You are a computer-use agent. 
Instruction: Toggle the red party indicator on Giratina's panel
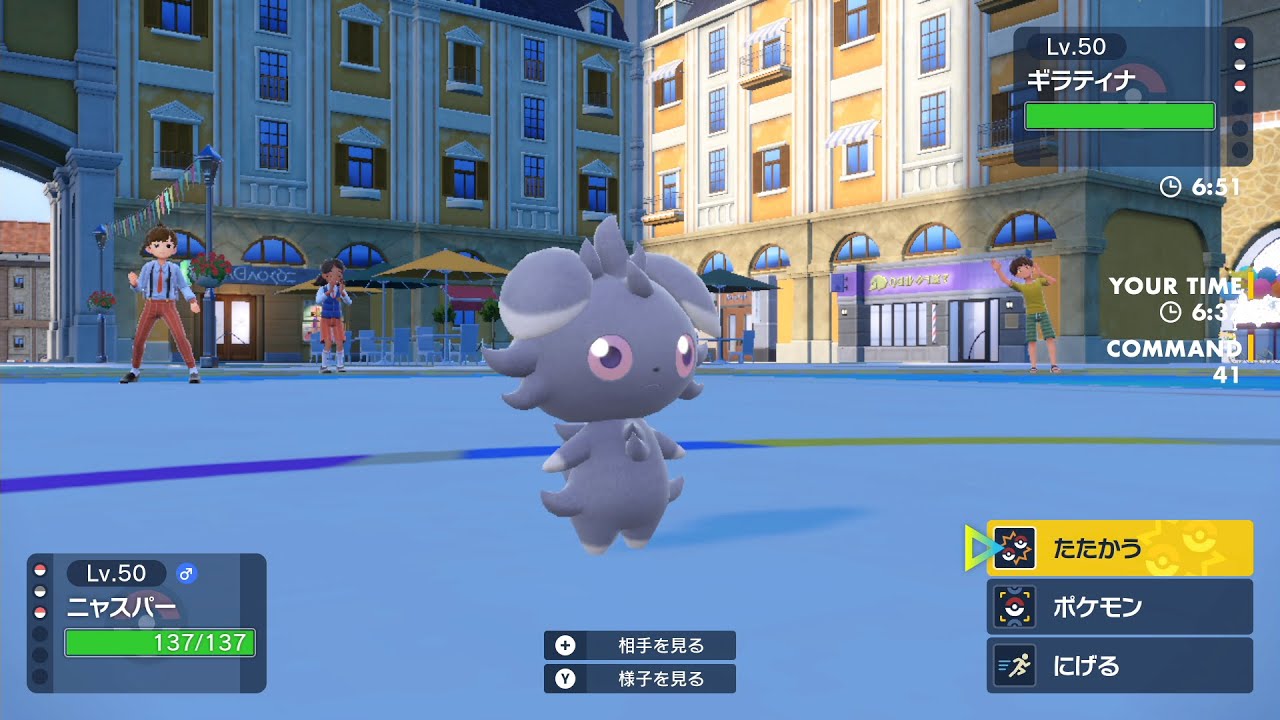pos(1241,44)
